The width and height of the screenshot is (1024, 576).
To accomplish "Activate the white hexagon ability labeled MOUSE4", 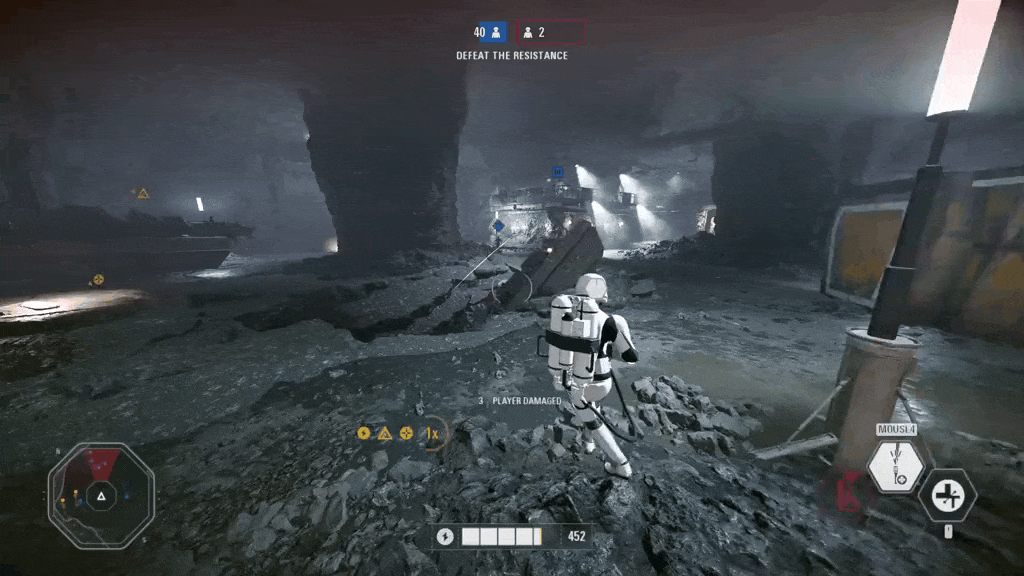I will click(895, 466).
